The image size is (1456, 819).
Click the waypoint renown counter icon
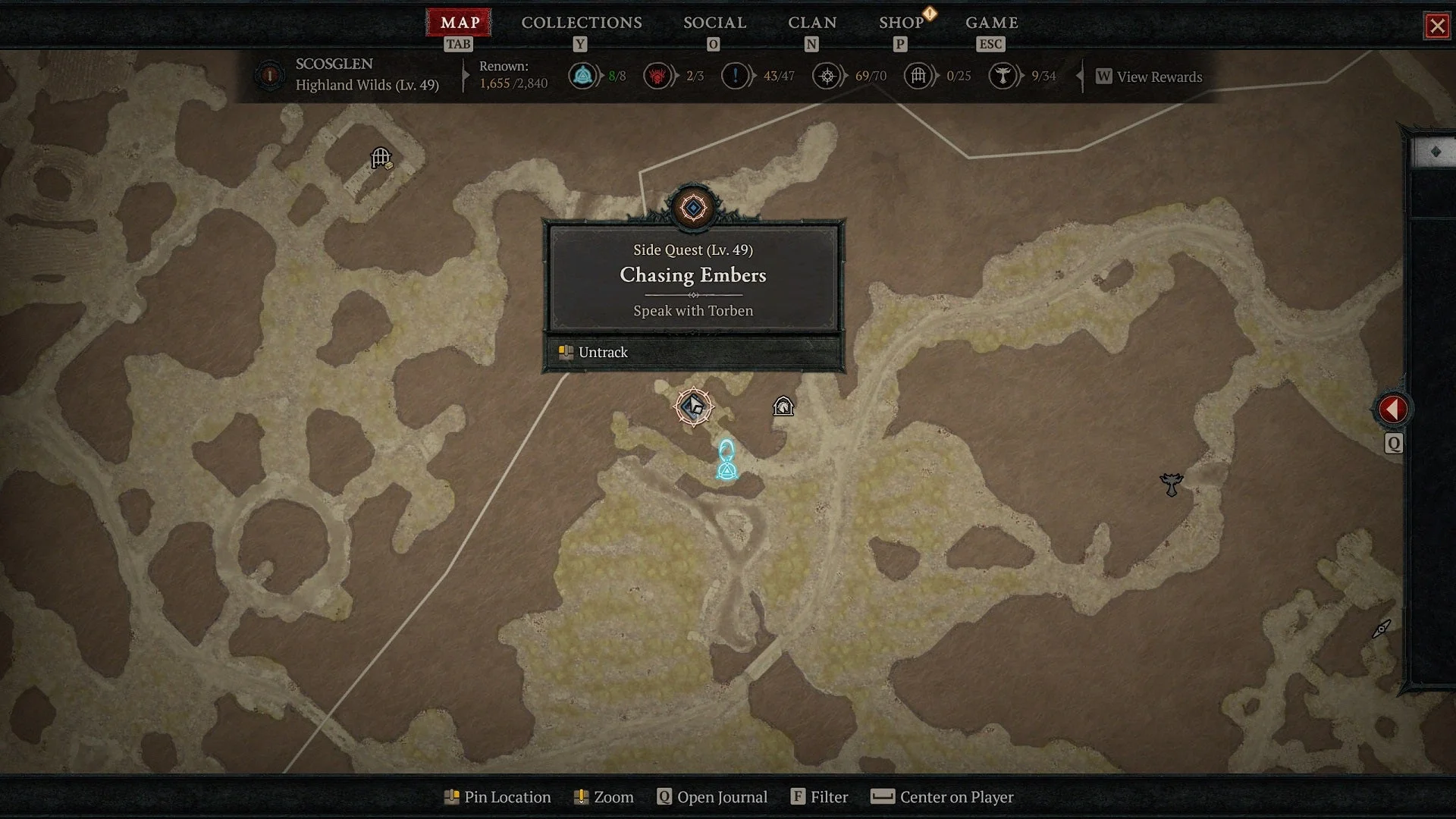point(583,76)
